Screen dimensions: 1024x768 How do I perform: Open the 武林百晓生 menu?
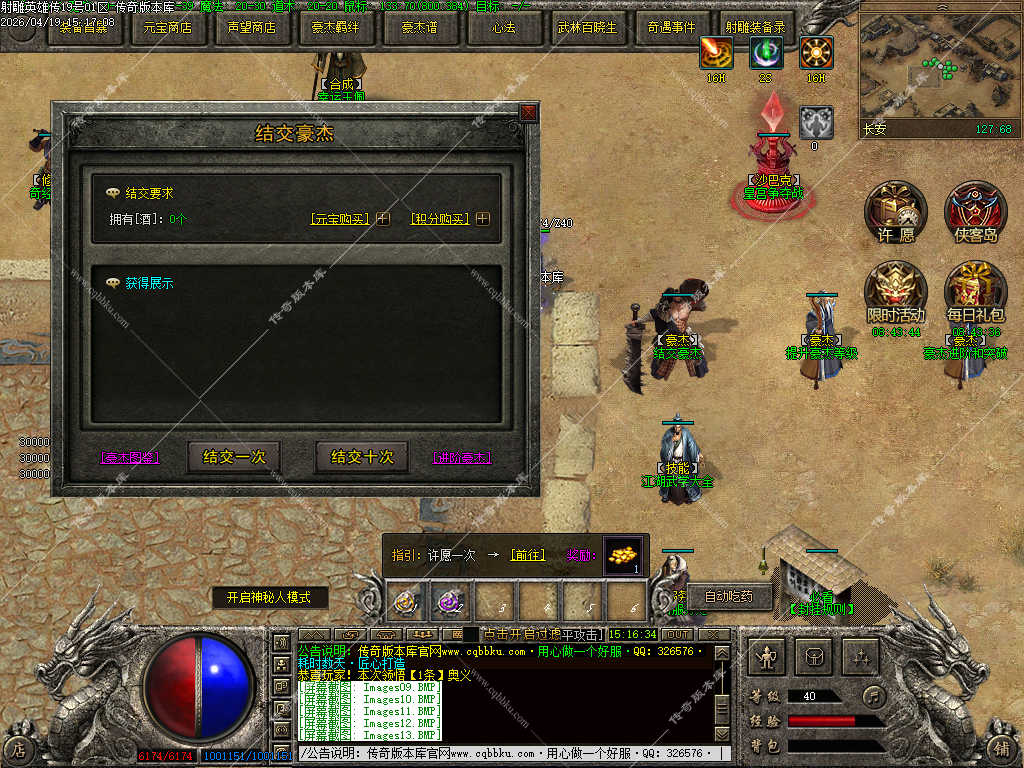tap(588, 28)
